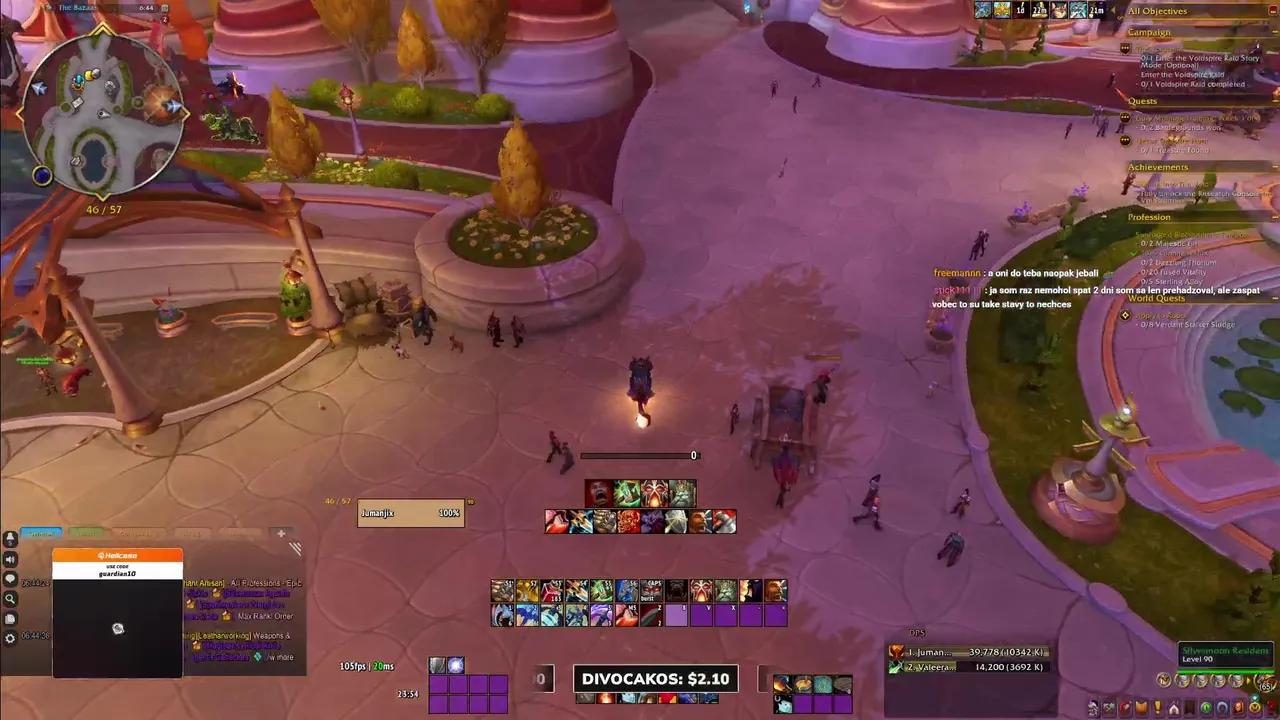This screenshot has height=720, width=1280.
Task: Open the in-game shop icon
Action: 1255,706
